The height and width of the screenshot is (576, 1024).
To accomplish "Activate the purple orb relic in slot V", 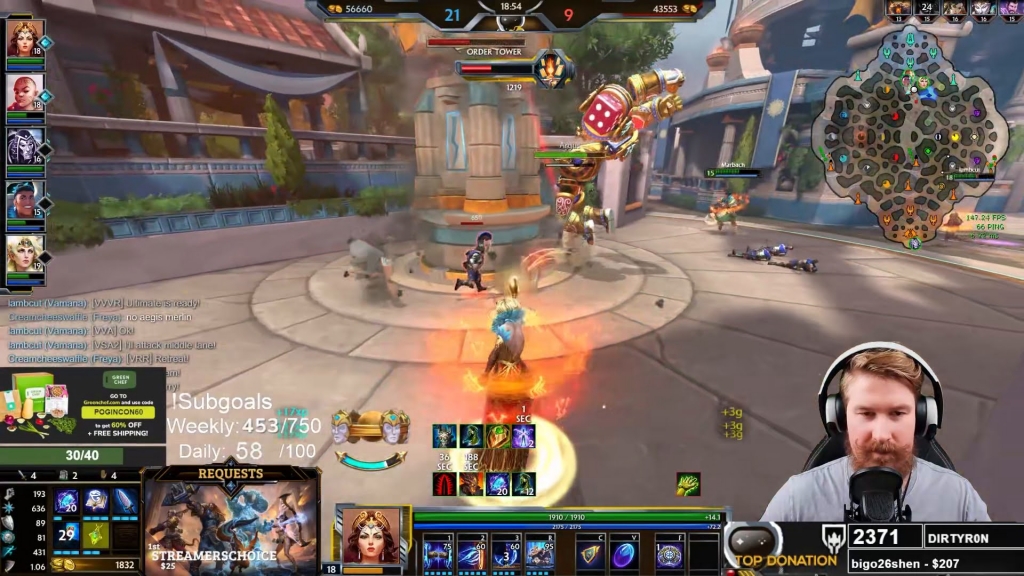I will [625, 554].
